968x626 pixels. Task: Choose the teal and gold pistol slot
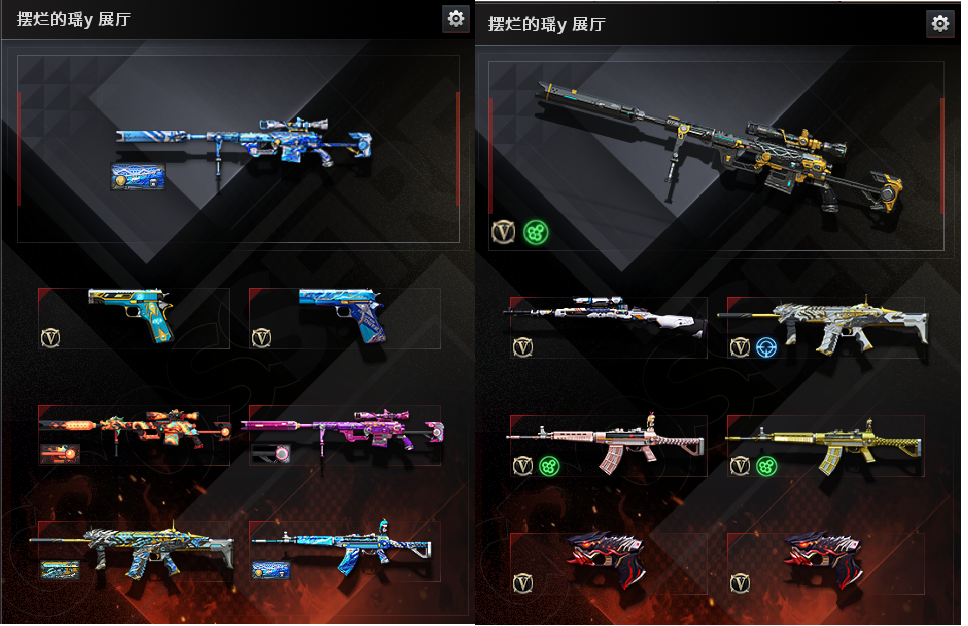coord(133,316)
